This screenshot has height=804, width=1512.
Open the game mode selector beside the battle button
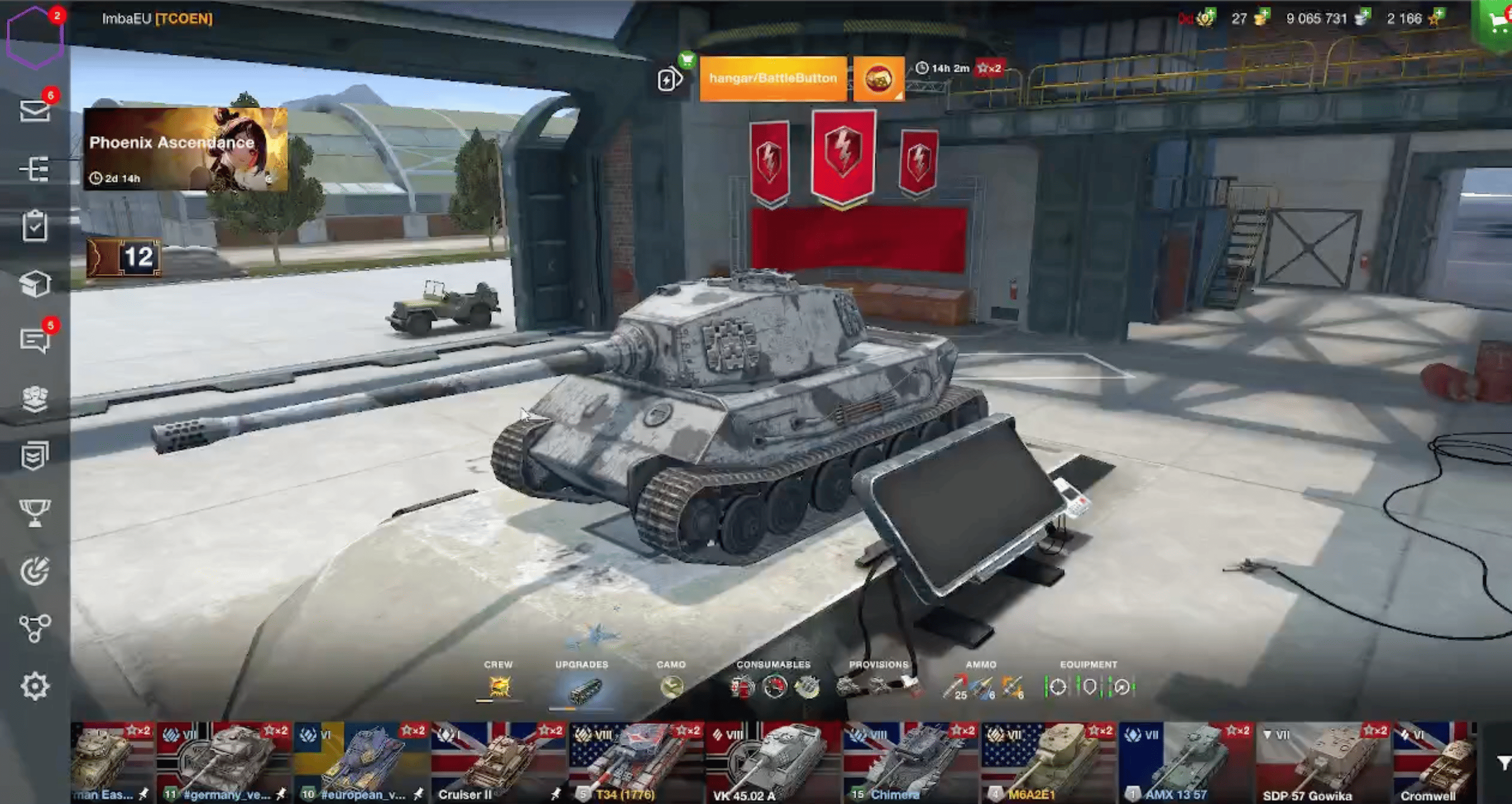click(x=878, y=79)
